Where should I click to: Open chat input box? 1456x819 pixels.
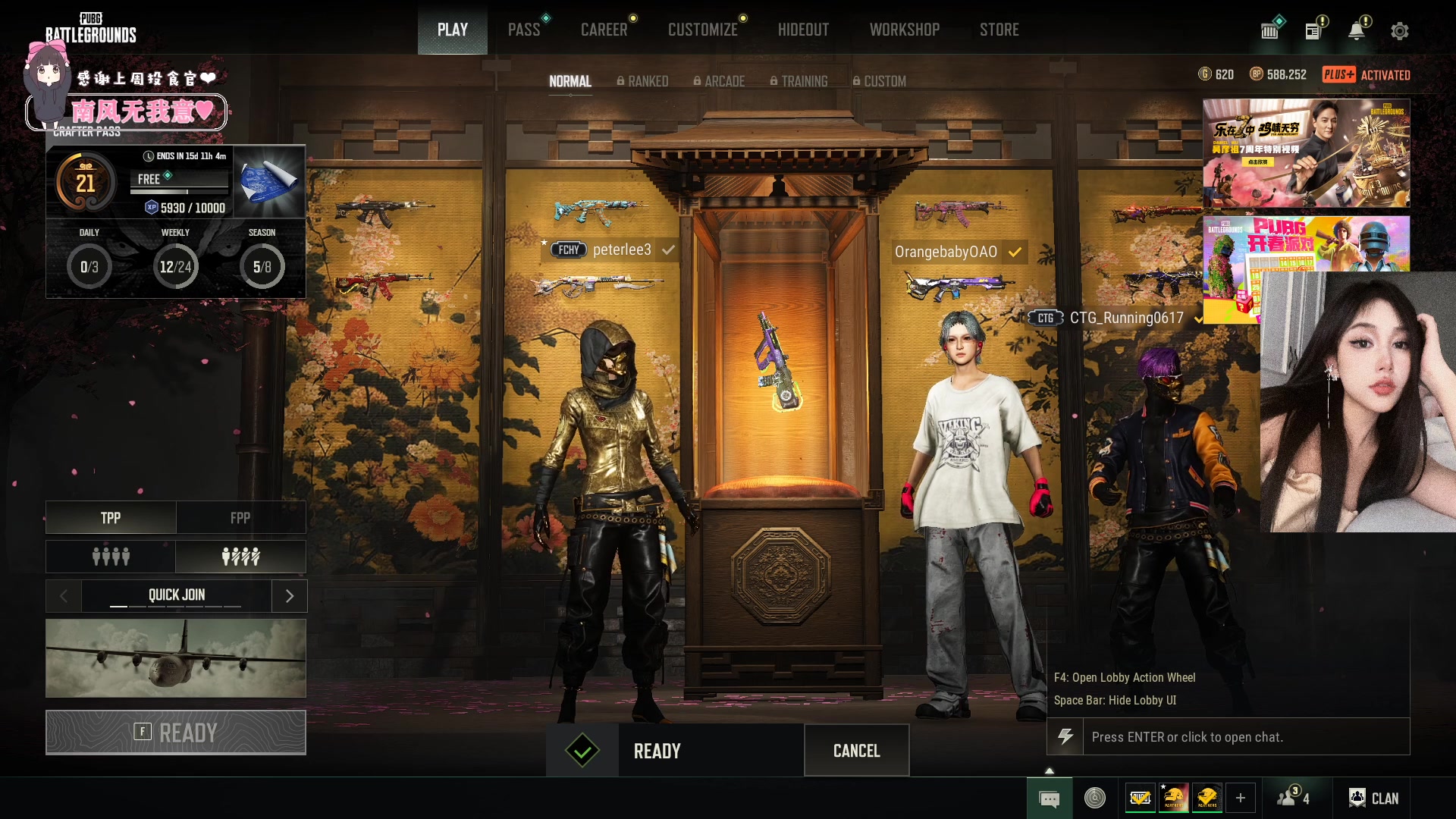point(1244,737)
